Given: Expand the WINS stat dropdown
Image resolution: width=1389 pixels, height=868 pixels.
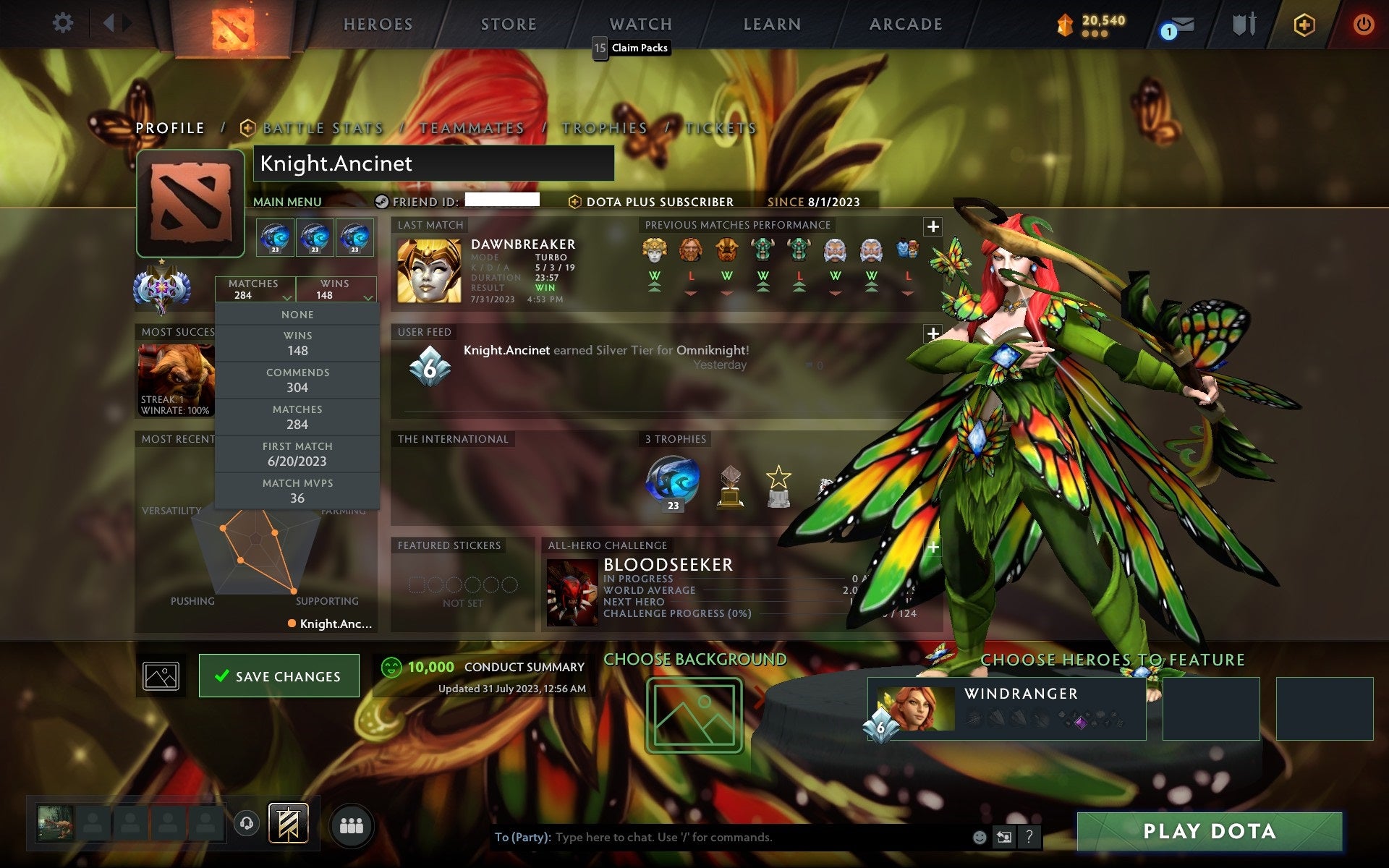Looking at the screenshot, I should [x=336, y=289].
